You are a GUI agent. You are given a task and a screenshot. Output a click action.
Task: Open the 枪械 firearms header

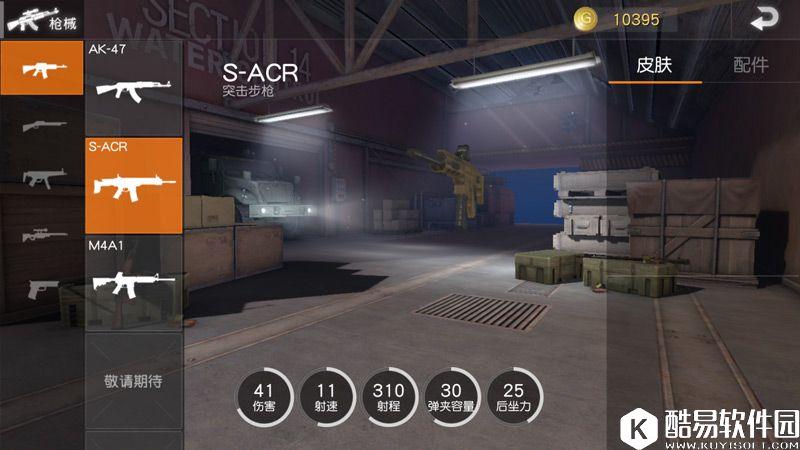point(41,18)
